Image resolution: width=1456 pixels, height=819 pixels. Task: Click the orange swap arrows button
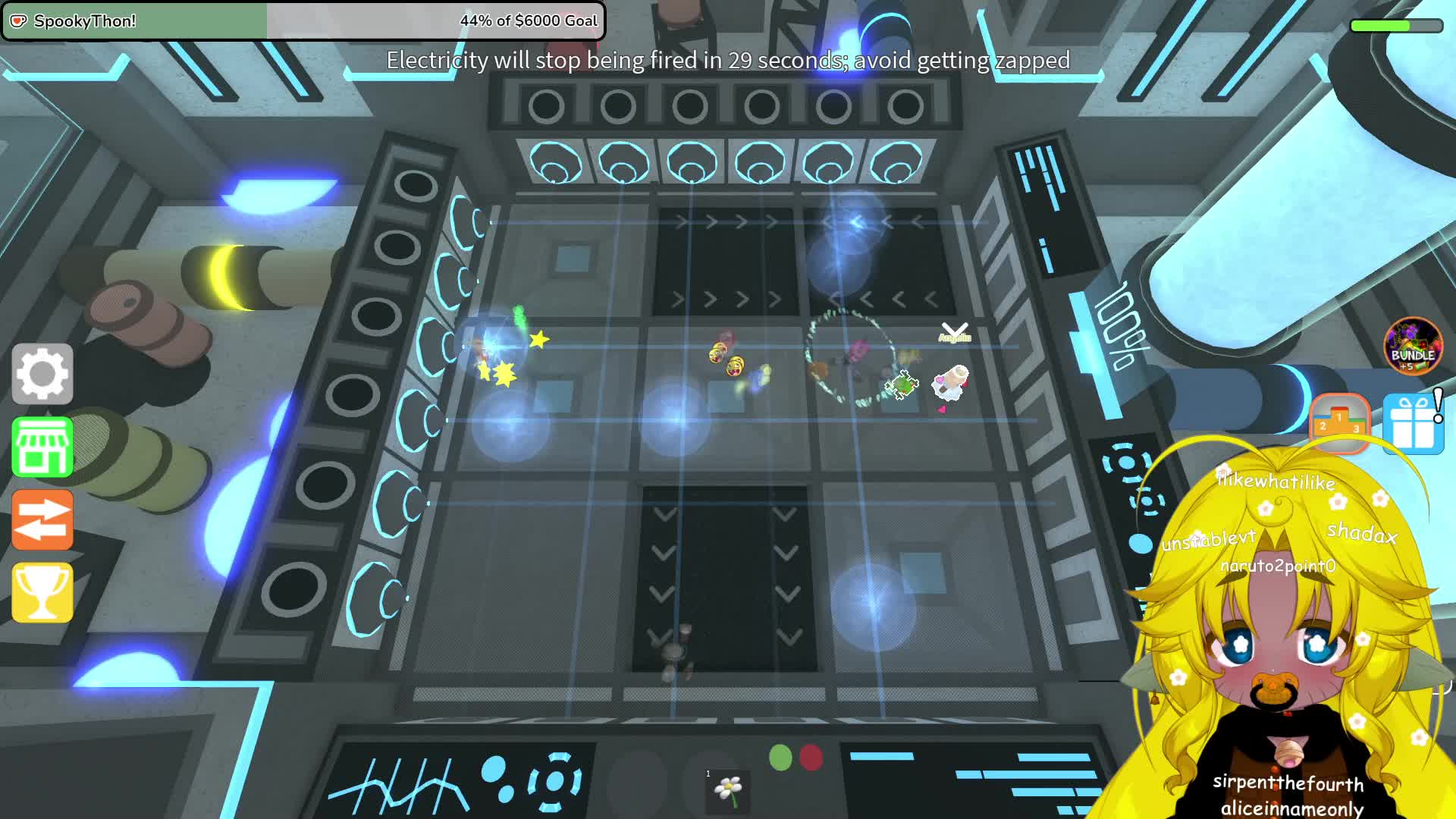[42, 519]
